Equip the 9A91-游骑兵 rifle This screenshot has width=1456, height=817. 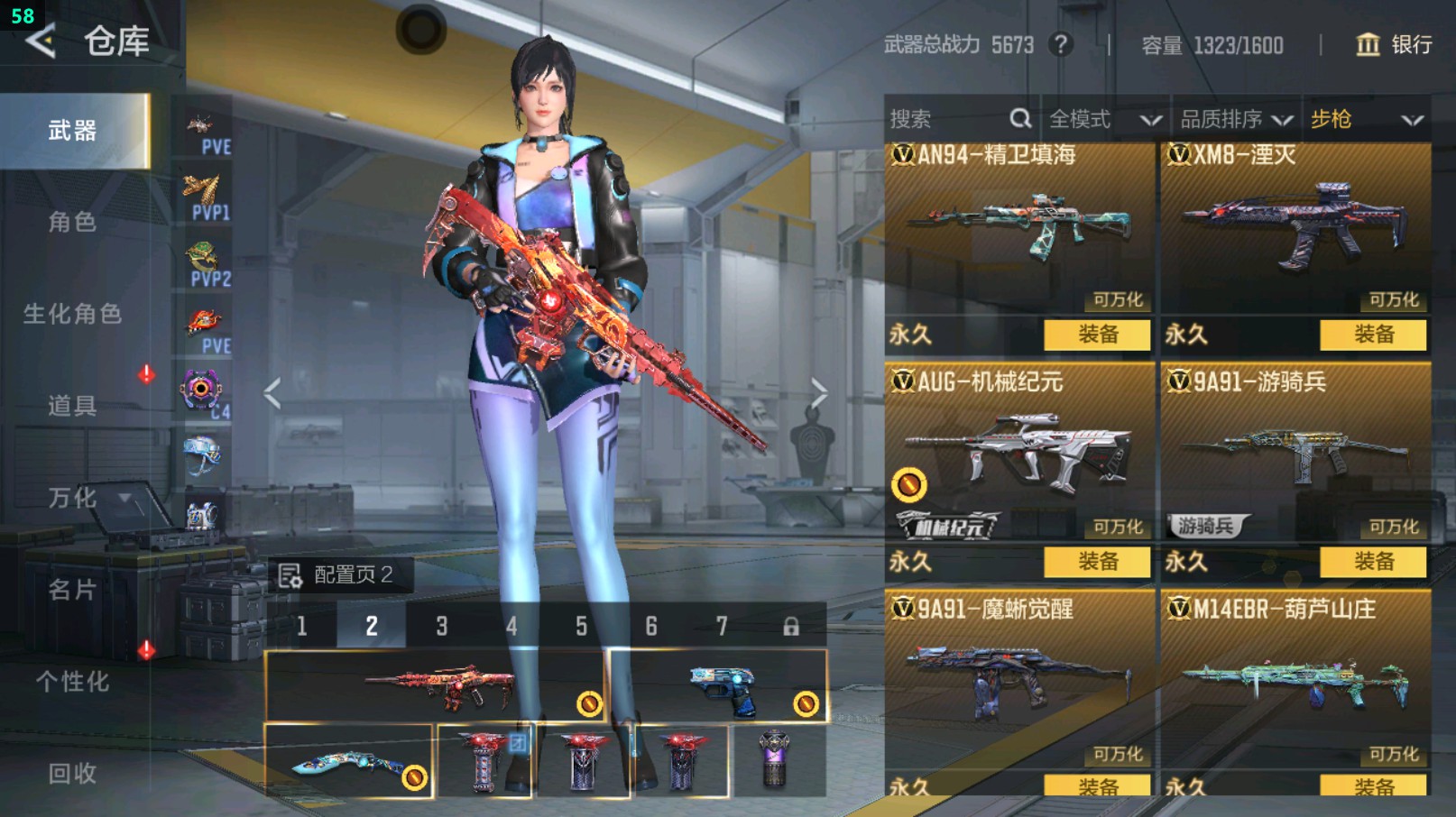1373,562
